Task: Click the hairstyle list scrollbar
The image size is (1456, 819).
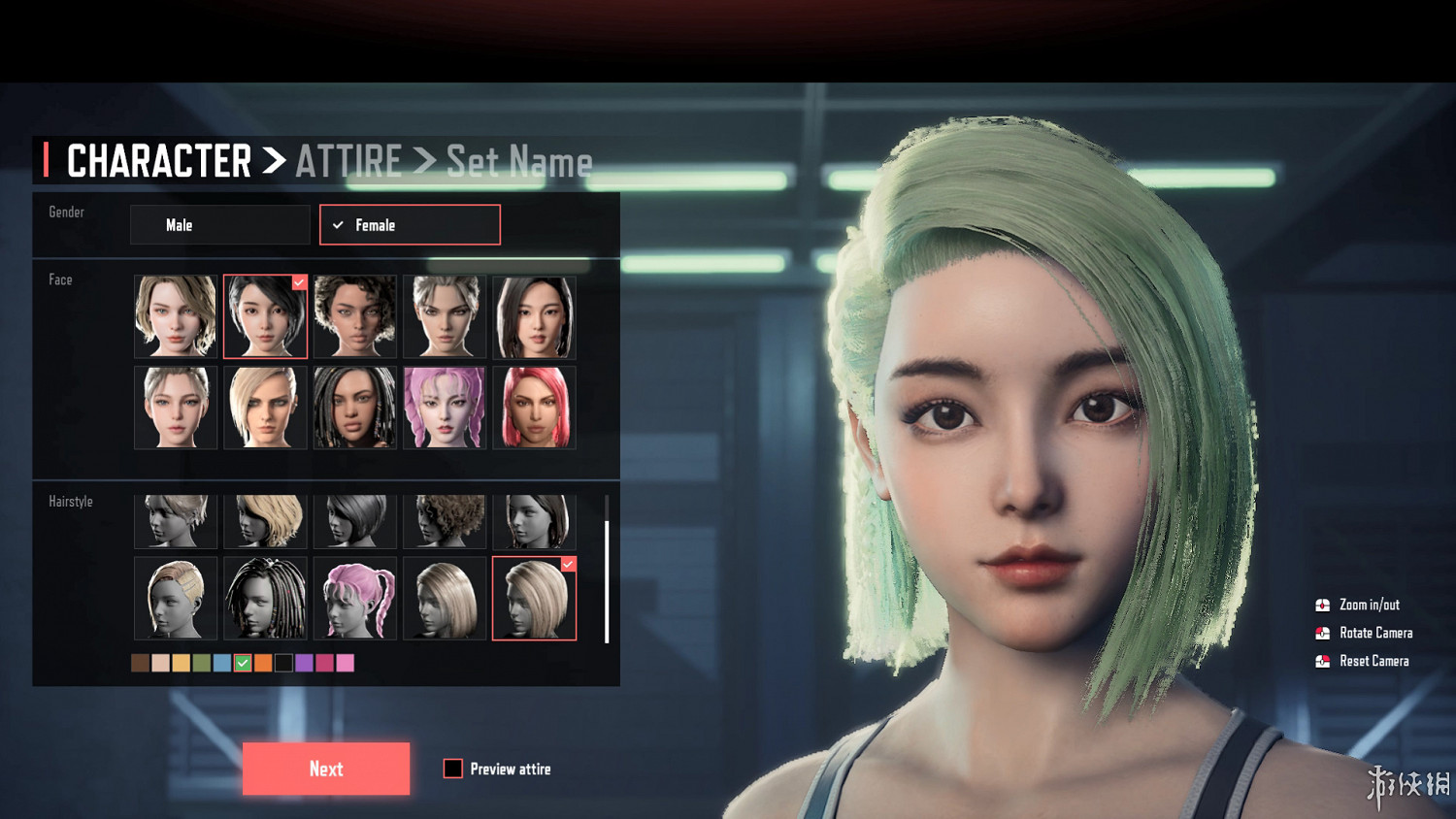Action: pos(607,580)
